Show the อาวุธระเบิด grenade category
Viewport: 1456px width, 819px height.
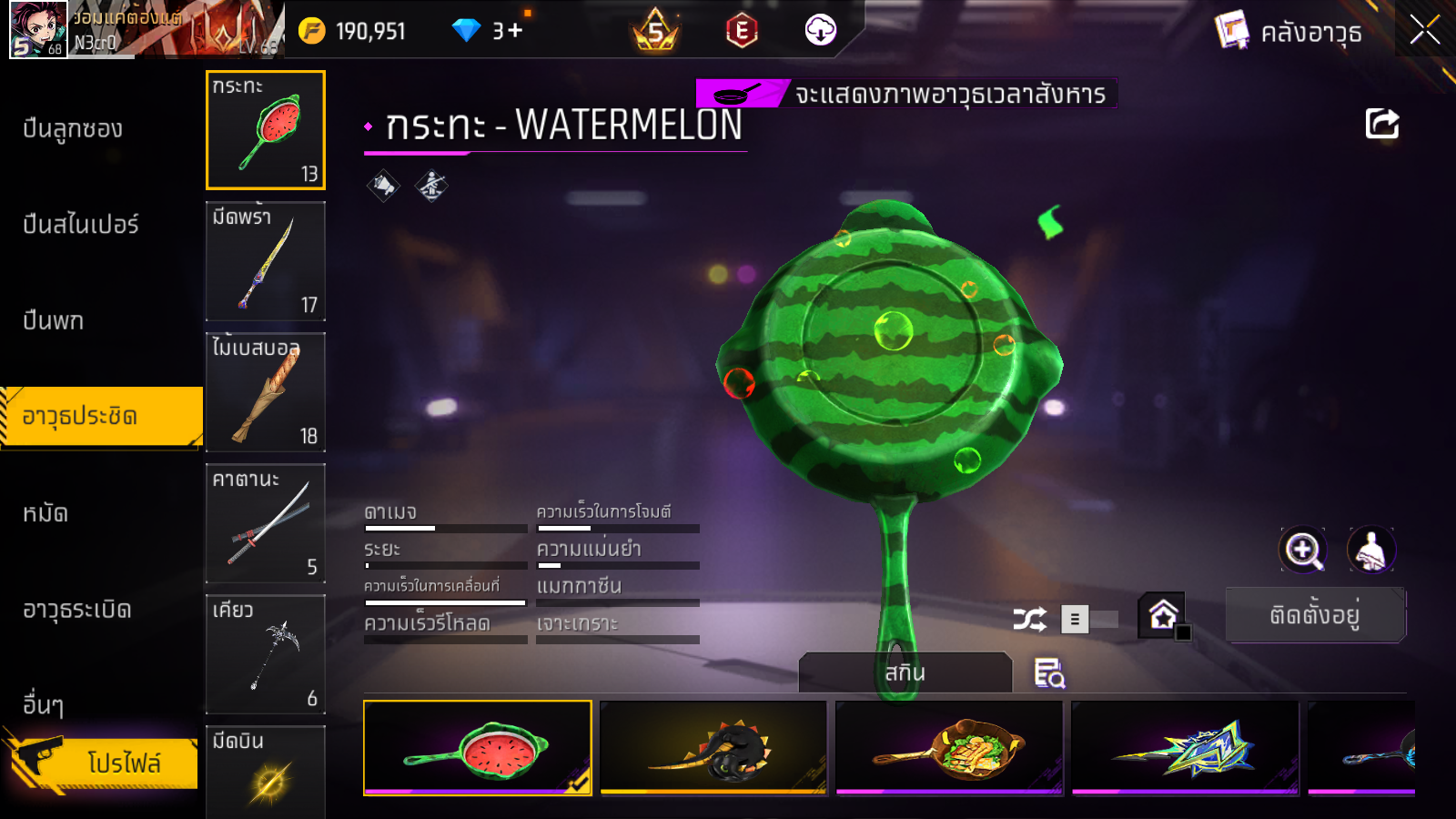pyautogui.click(x=77, y=609)
